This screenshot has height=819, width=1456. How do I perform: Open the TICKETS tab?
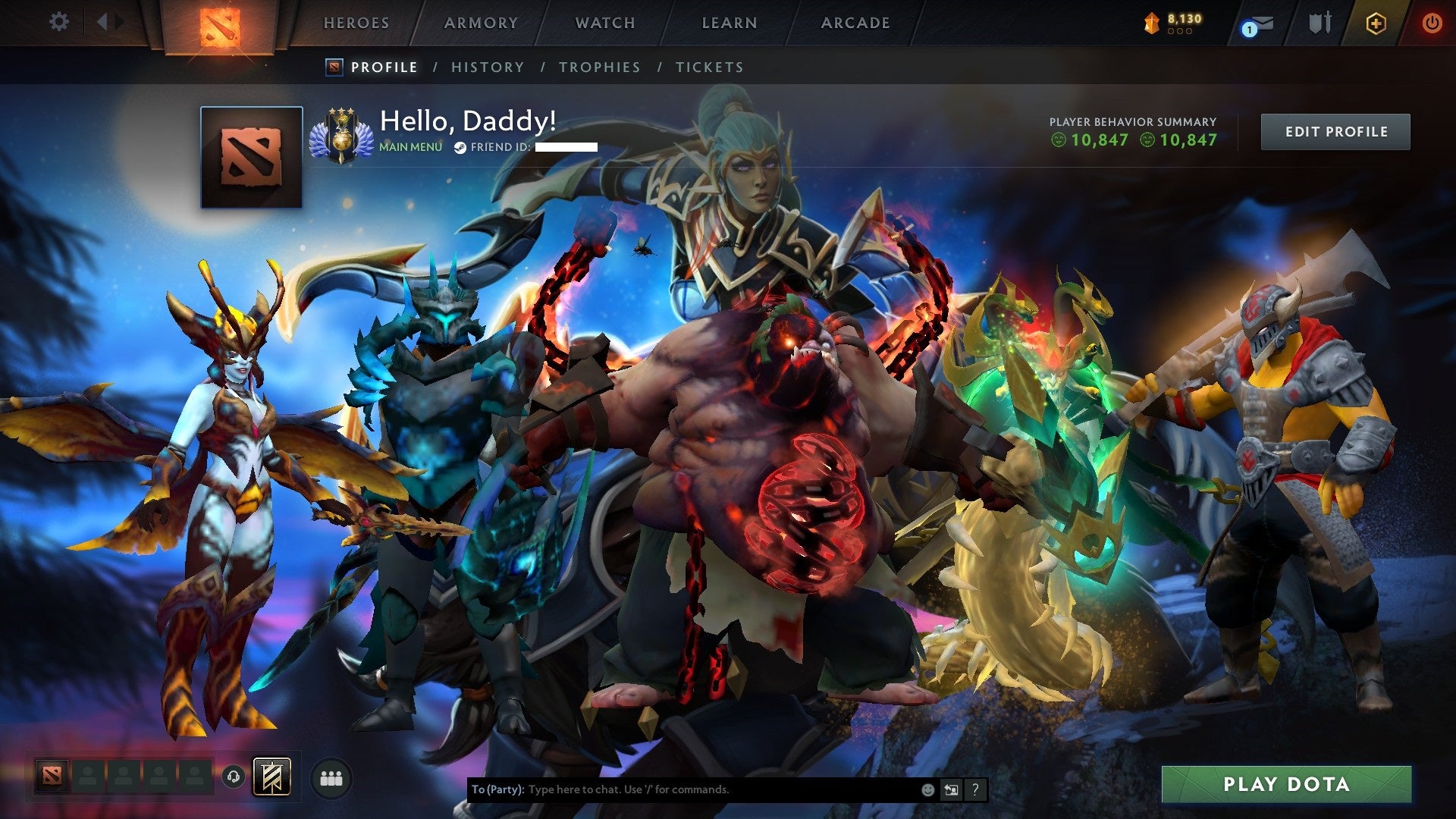[708, 67]
